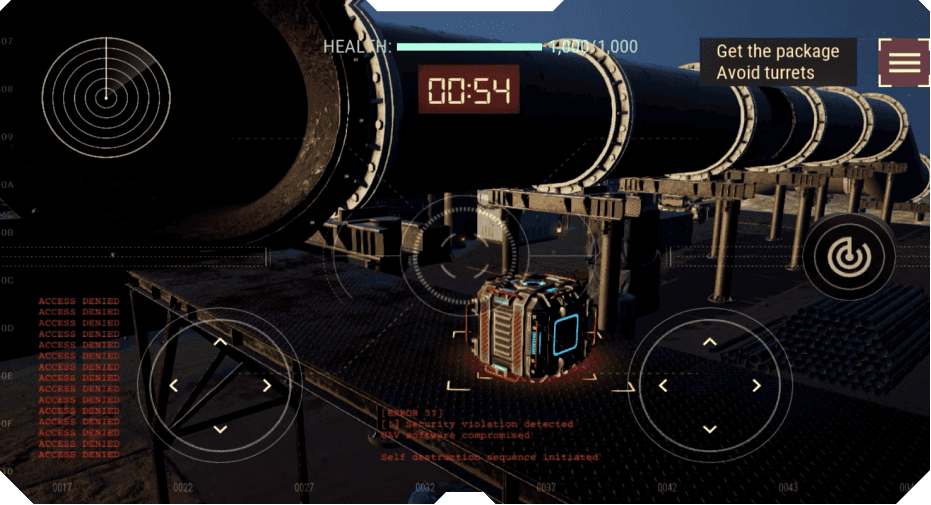931x505 pixels.
Task: Tap the circular radar minimap
Action: (x=105, y=97)
